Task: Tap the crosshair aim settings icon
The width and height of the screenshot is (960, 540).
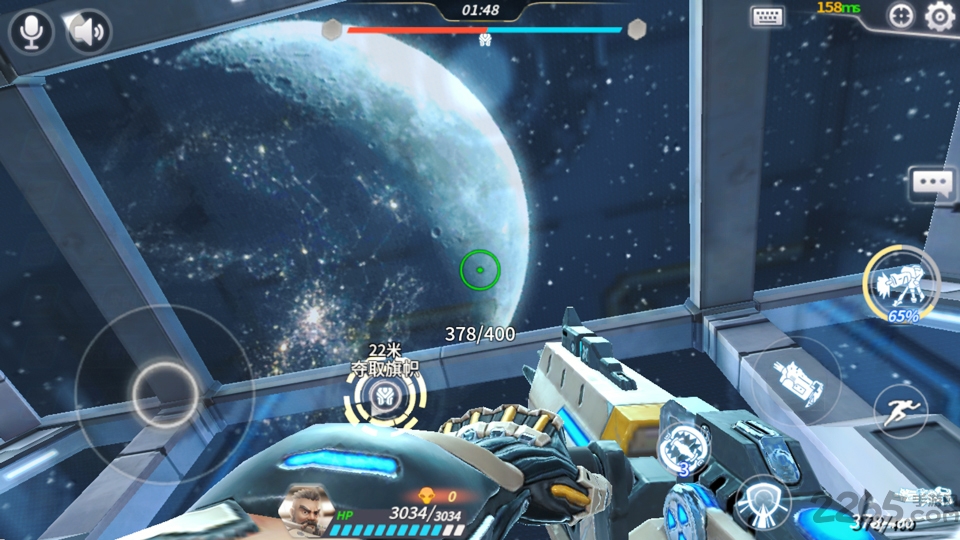Action: pyautogui.click(x=901, y=16)
